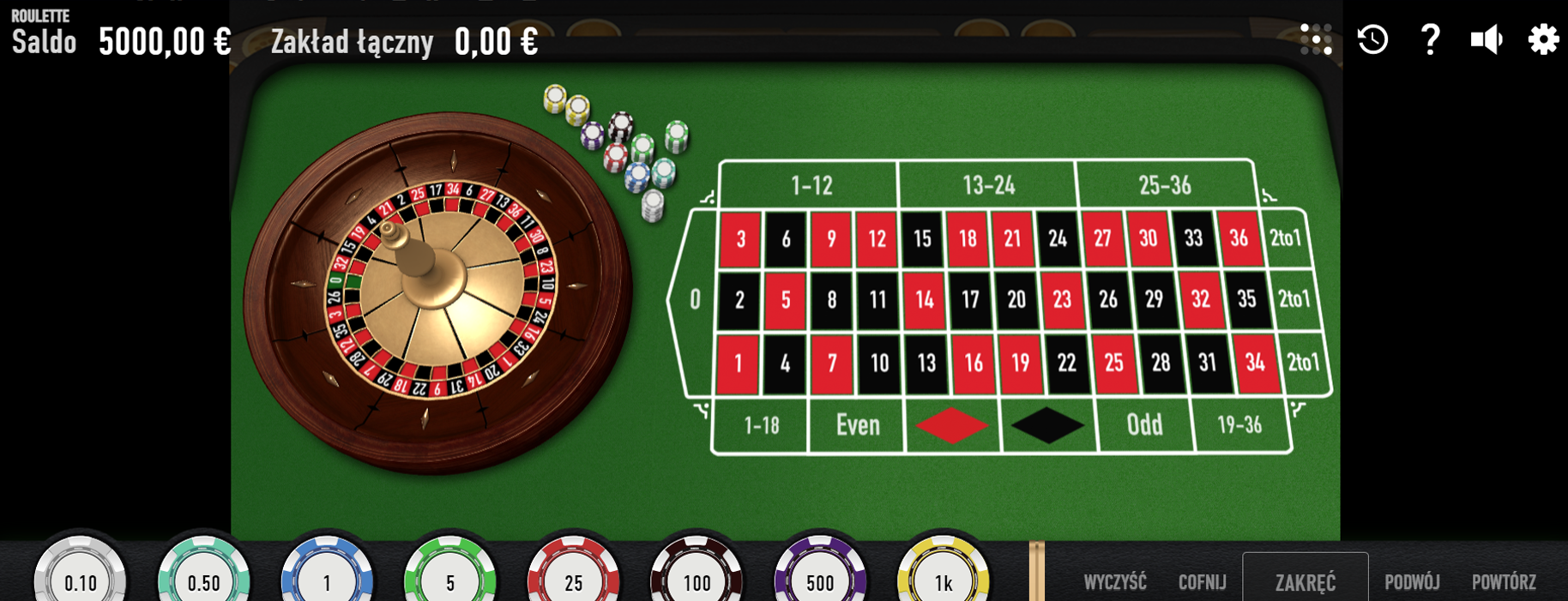Open help with the question mark
1568x601 pixels.
(x=1429, y=39)
